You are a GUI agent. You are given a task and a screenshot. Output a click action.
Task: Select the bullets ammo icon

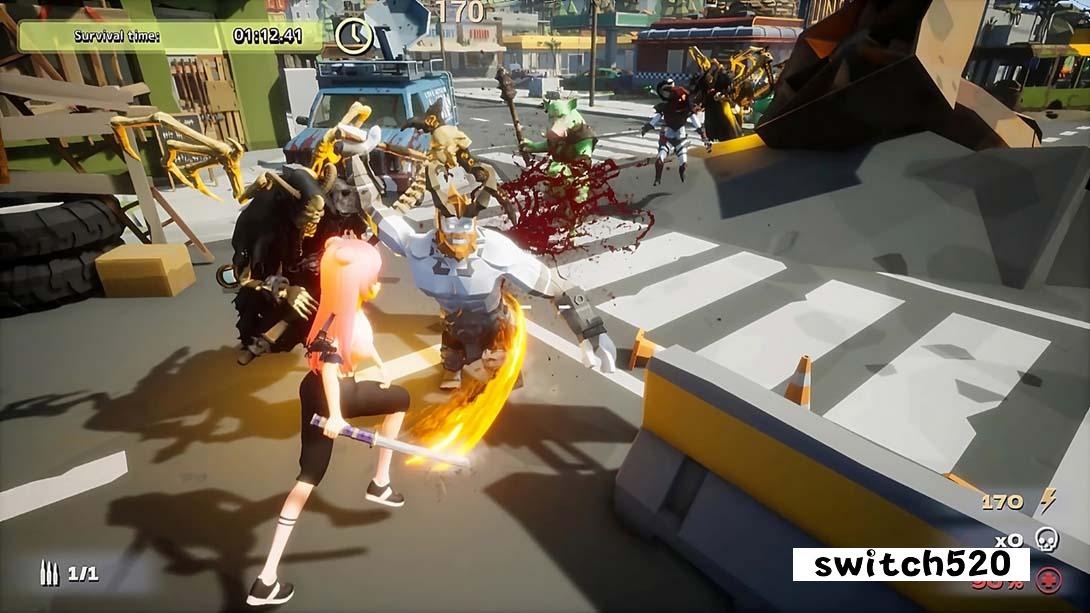coord(48,573)
